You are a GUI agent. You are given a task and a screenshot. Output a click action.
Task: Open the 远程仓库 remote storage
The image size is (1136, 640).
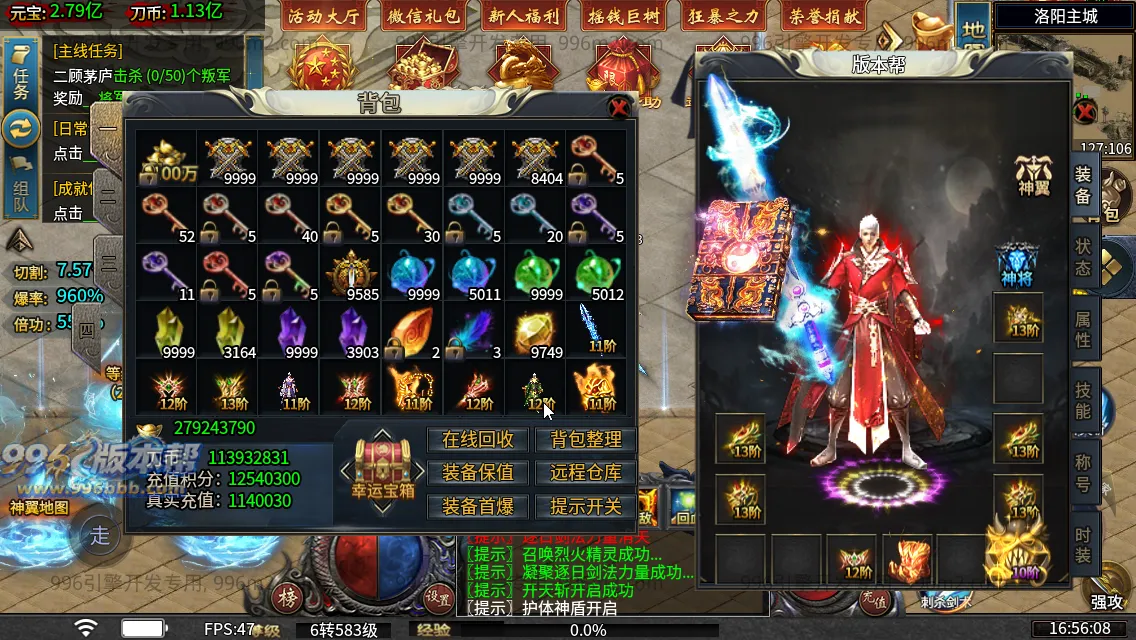pyautogui.click(x=586, y=472)
